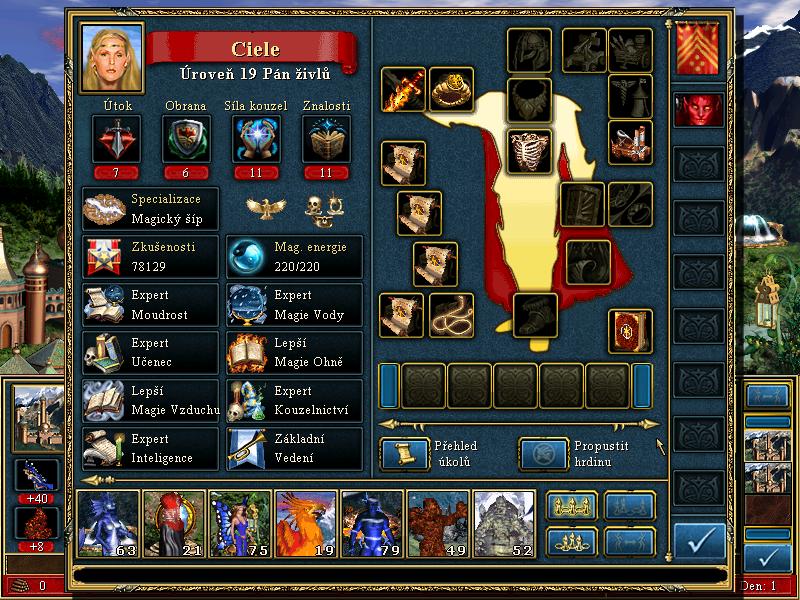Click the Propustit hrdinu dismiss button
The image size is (800, 600).
click(x=539, y=453)
